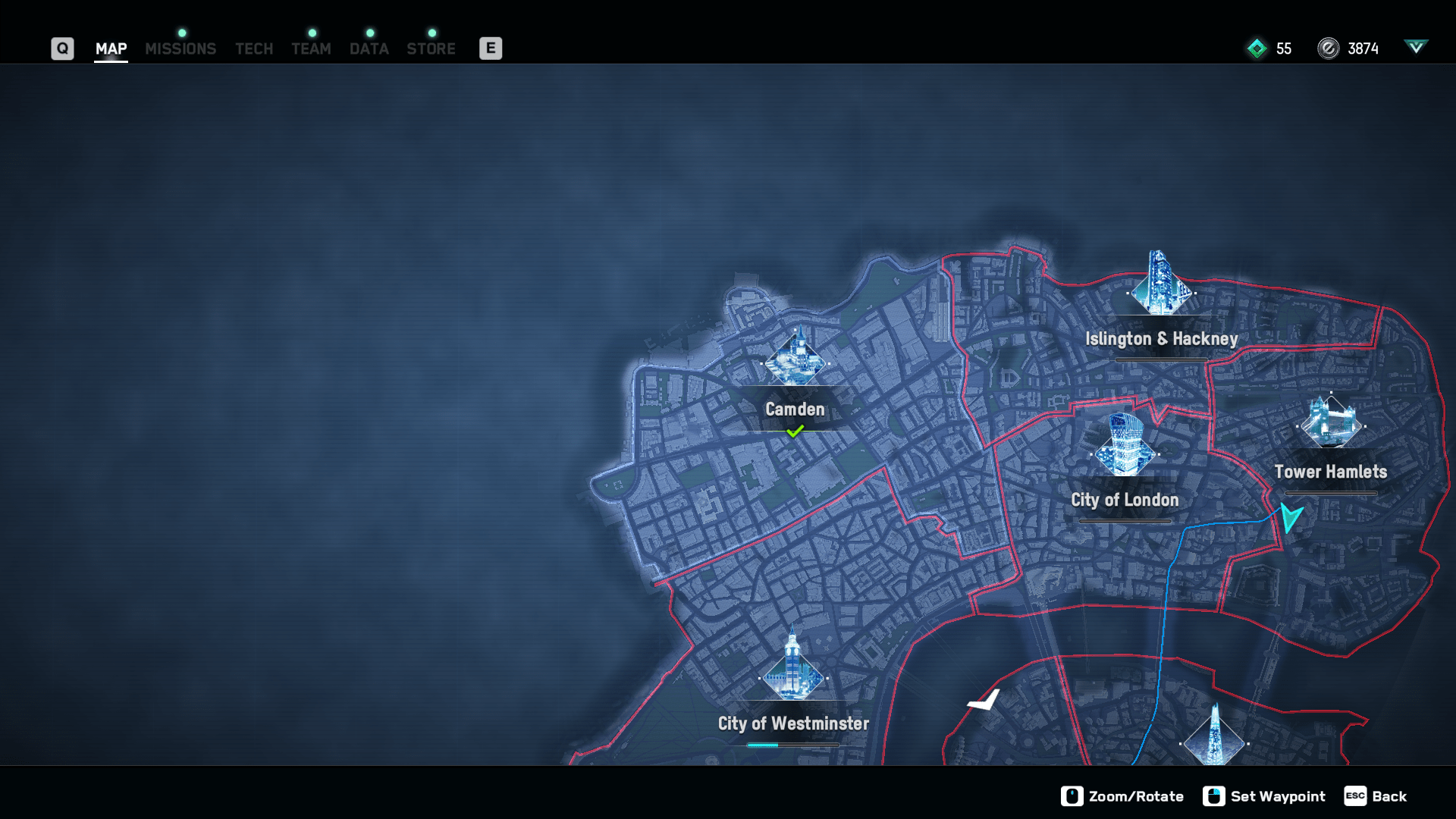
Task: Toggle the MISSIONS notification dot
Action: [x=180, y=33]
